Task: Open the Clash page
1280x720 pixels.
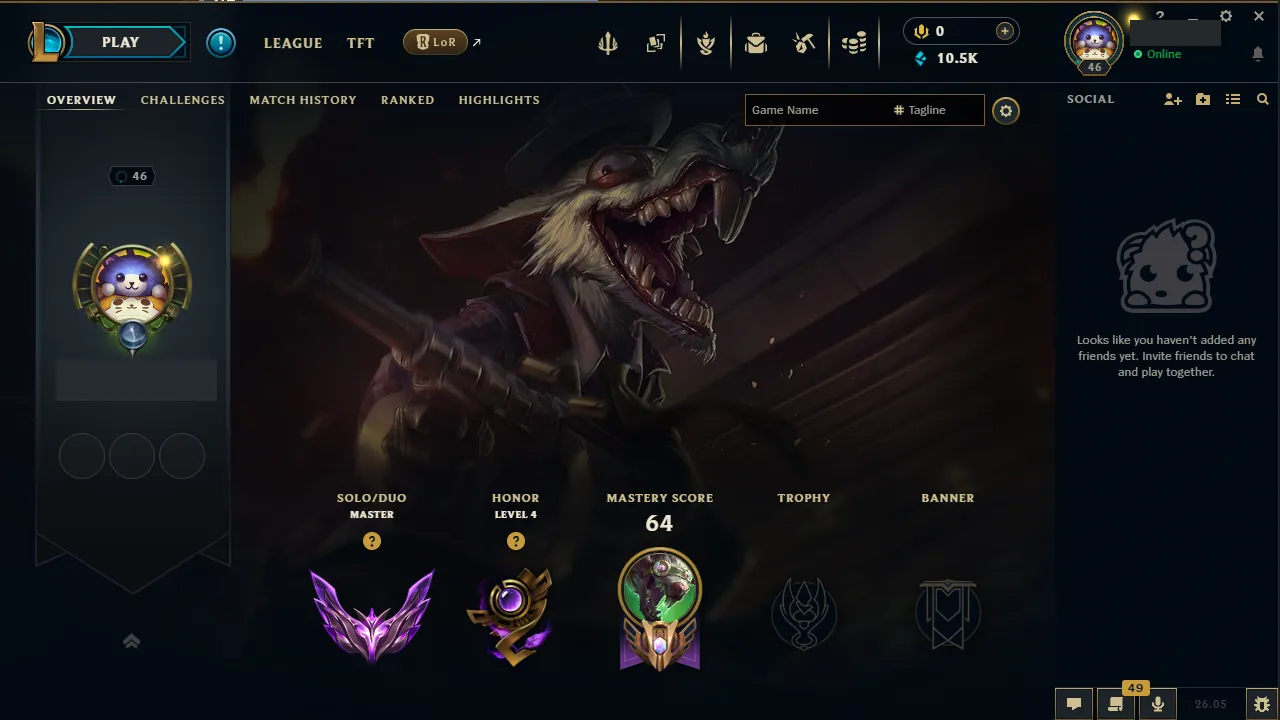Action: point(706,43)
